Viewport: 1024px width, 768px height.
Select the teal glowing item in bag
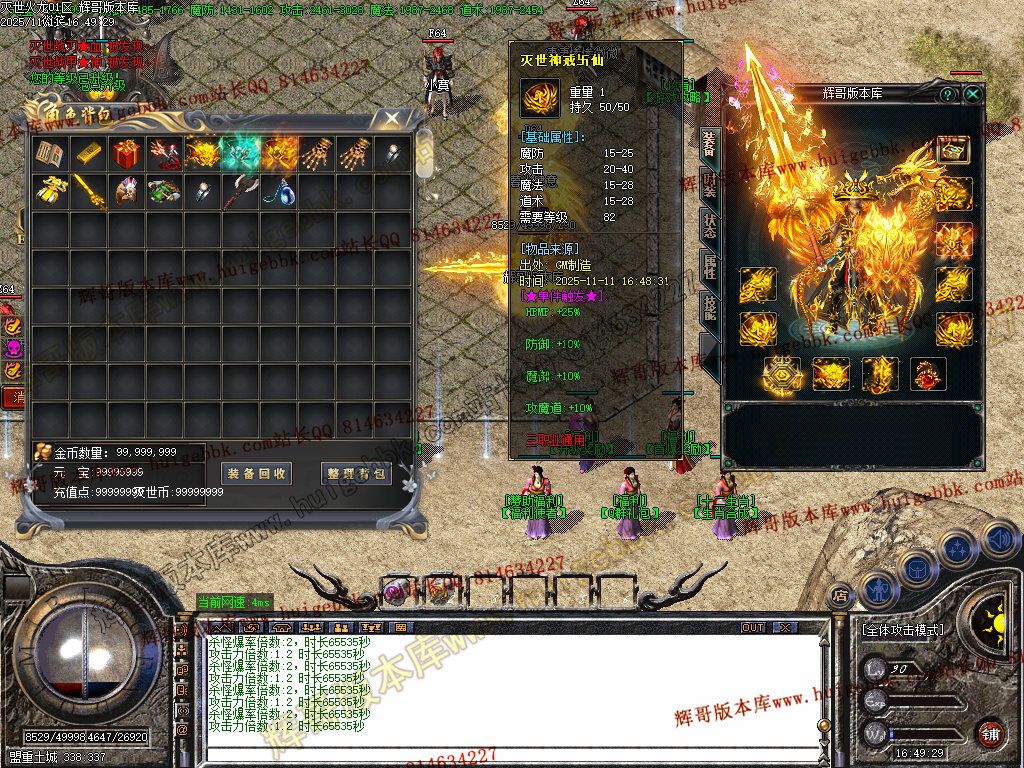(x=240, y=154)
